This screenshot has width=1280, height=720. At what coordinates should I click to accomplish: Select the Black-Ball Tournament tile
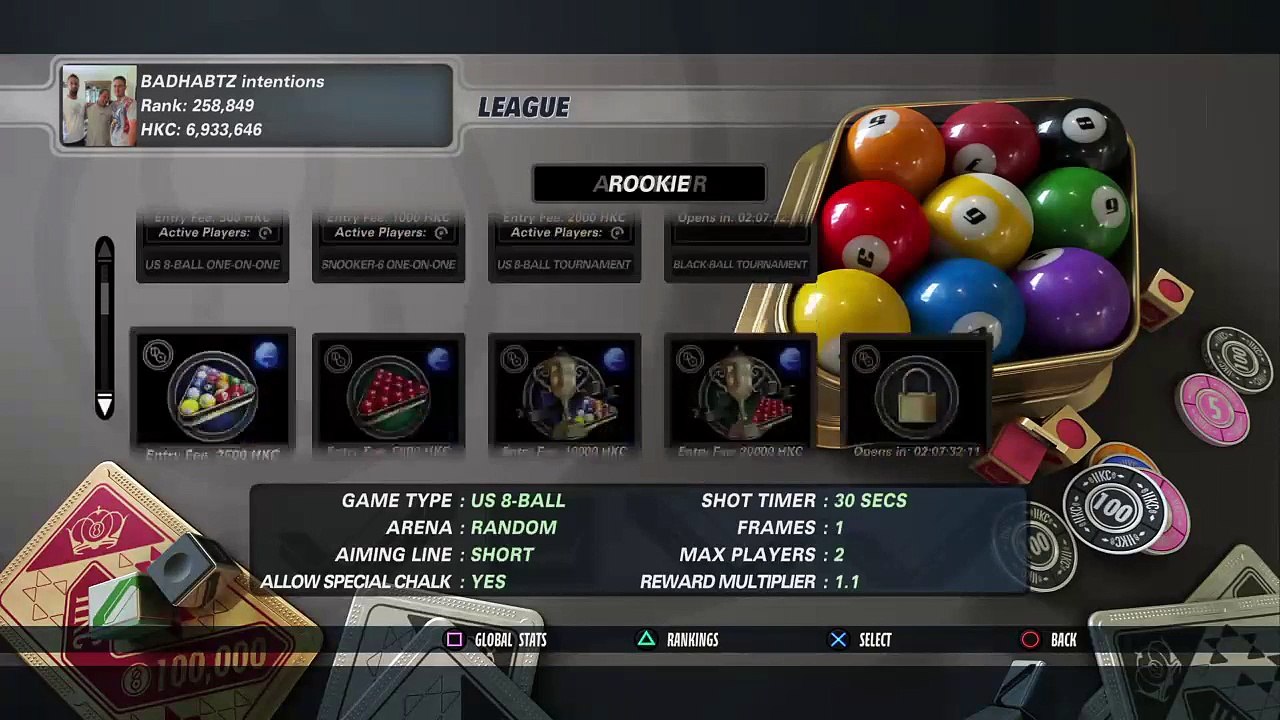tap(740, 247)
